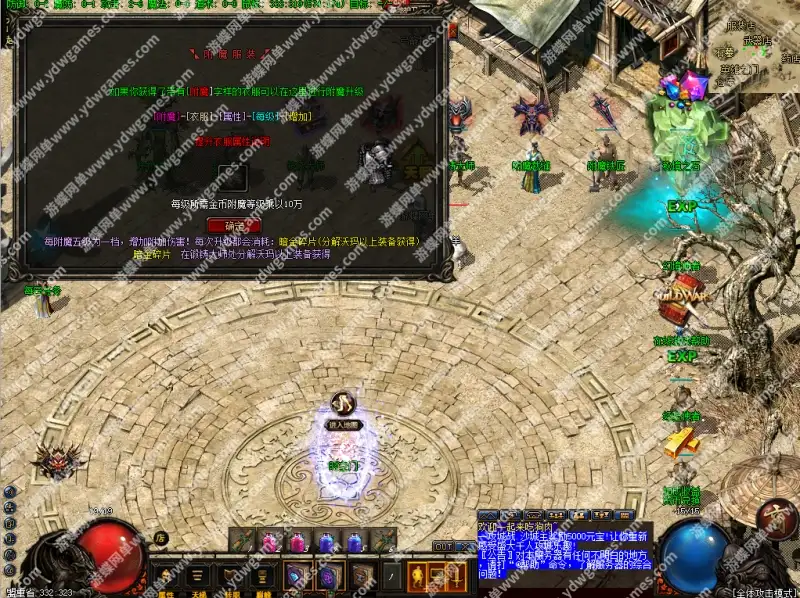800x598 pixels.
Task: Open the minimap in the top-right corner
Action: click(755, 45)
